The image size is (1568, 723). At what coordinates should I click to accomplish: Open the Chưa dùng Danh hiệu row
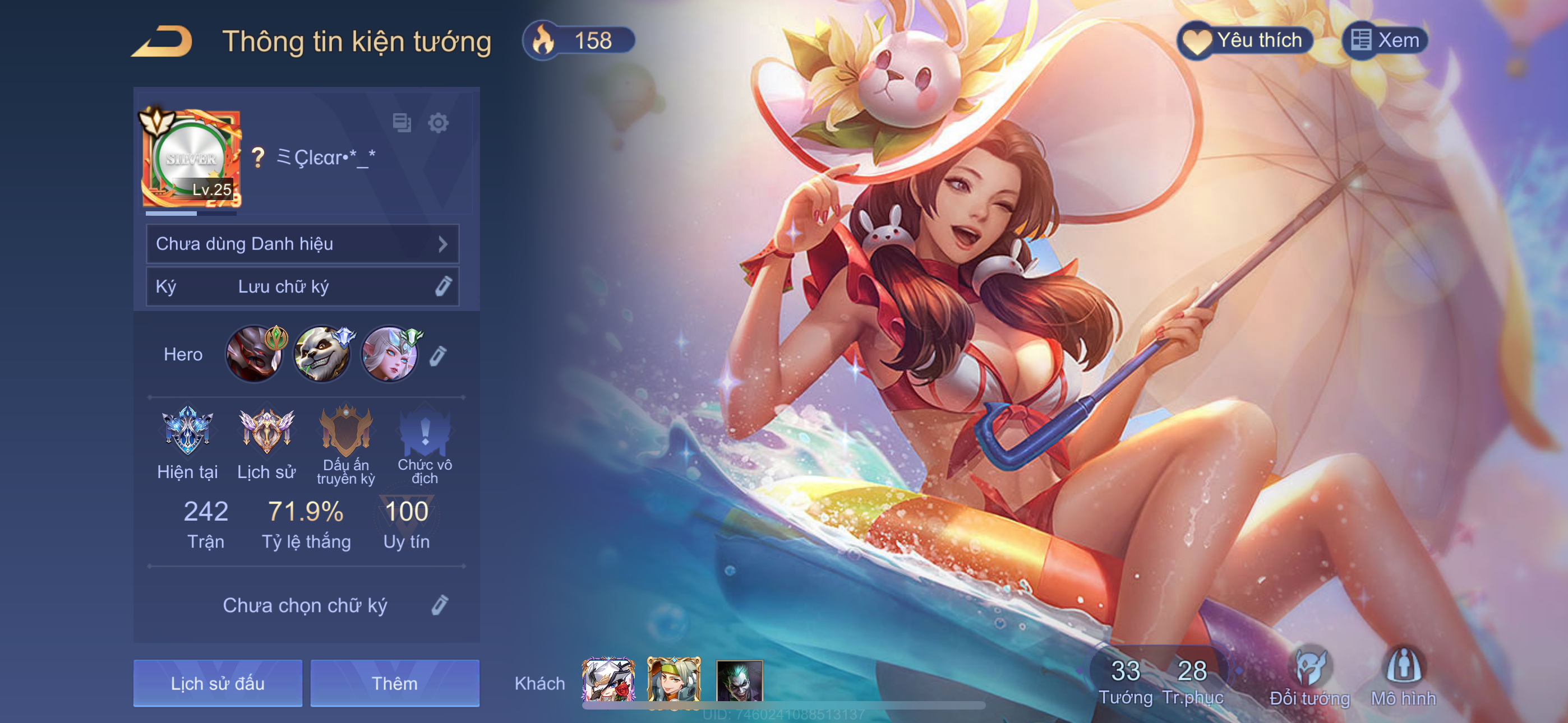302,244
